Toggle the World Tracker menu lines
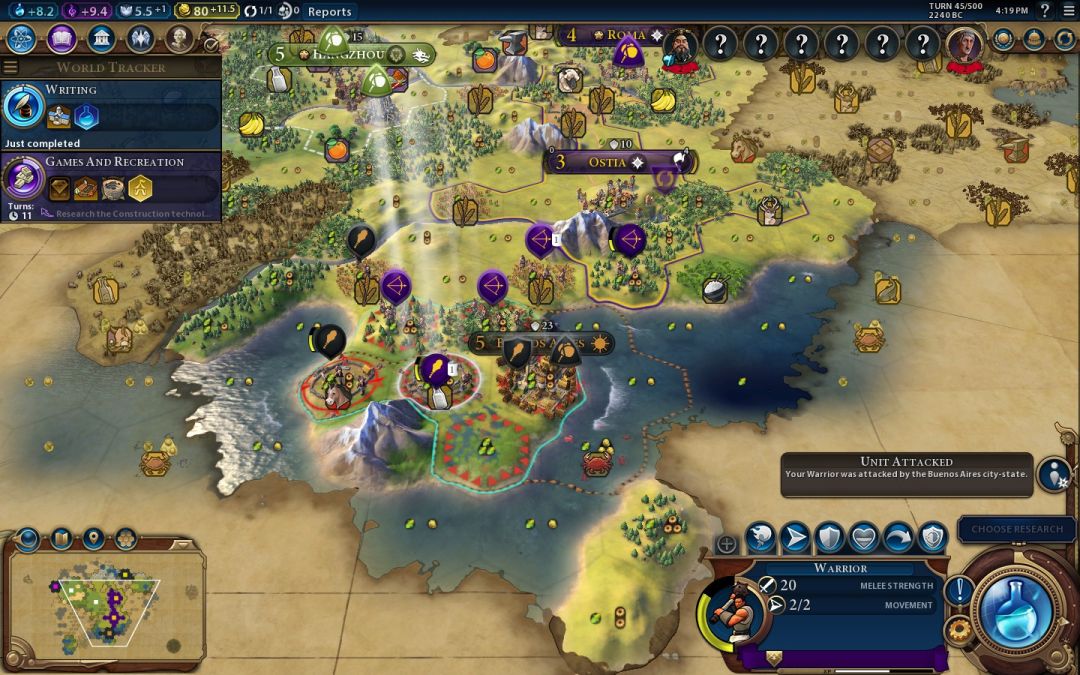 tap(11, 67)
